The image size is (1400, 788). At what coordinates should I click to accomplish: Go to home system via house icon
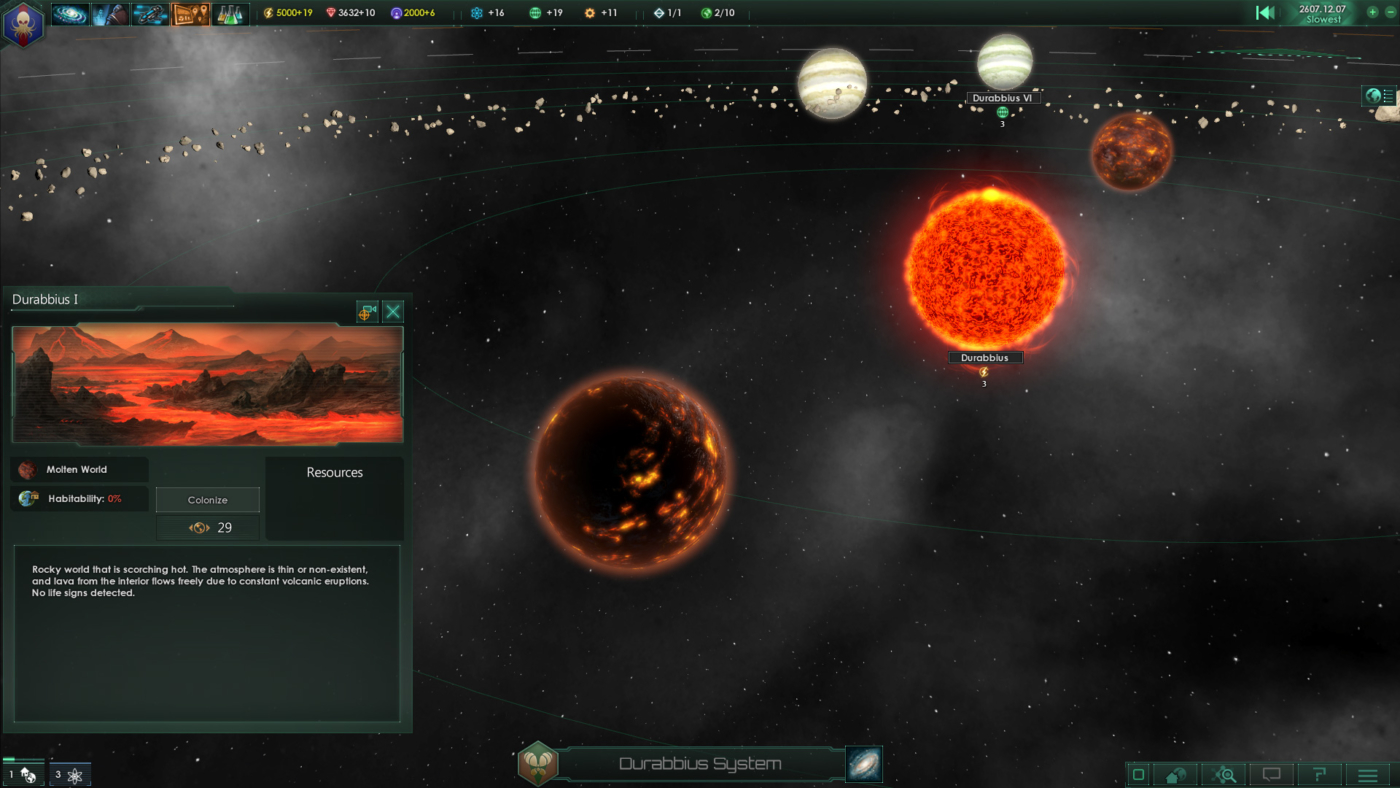coord(1174,774)
